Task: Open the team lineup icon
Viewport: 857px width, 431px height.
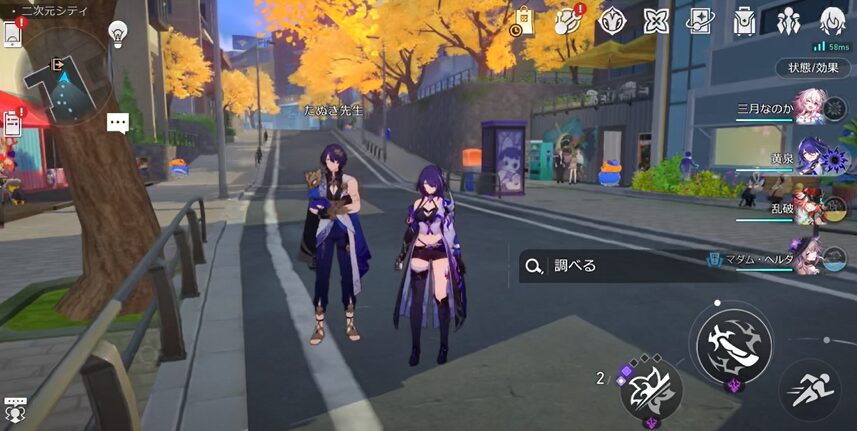Action: [788, 21]
